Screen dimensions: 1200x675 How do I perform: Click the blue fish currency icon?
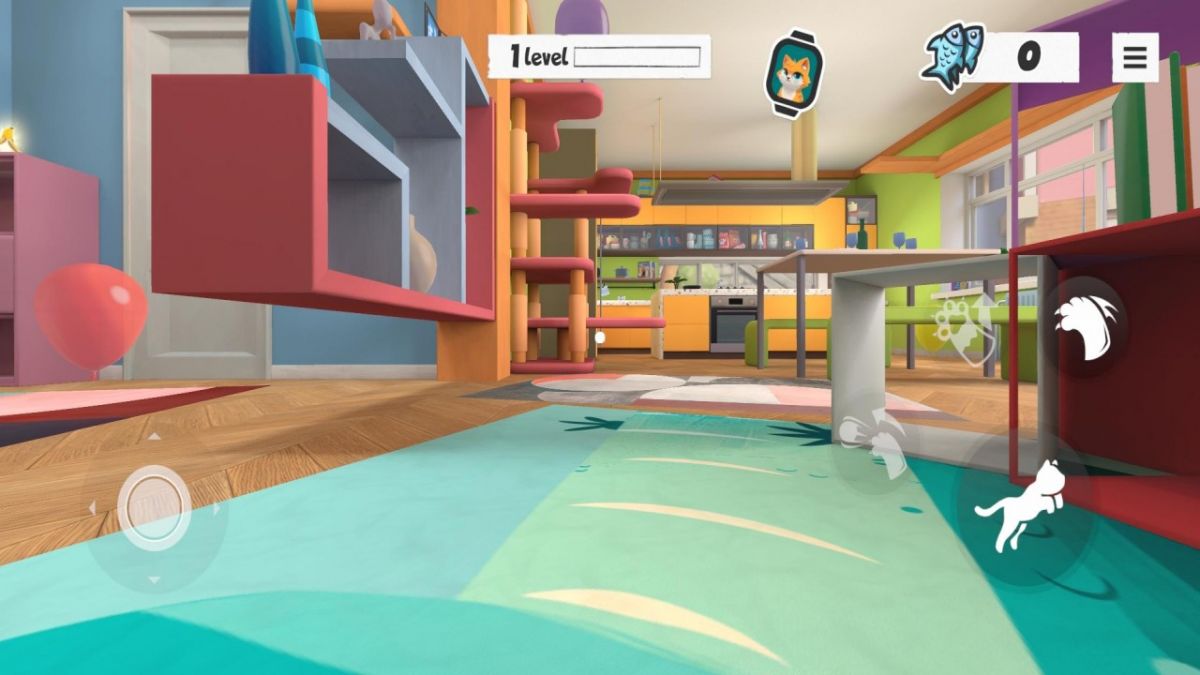[953, 57]
